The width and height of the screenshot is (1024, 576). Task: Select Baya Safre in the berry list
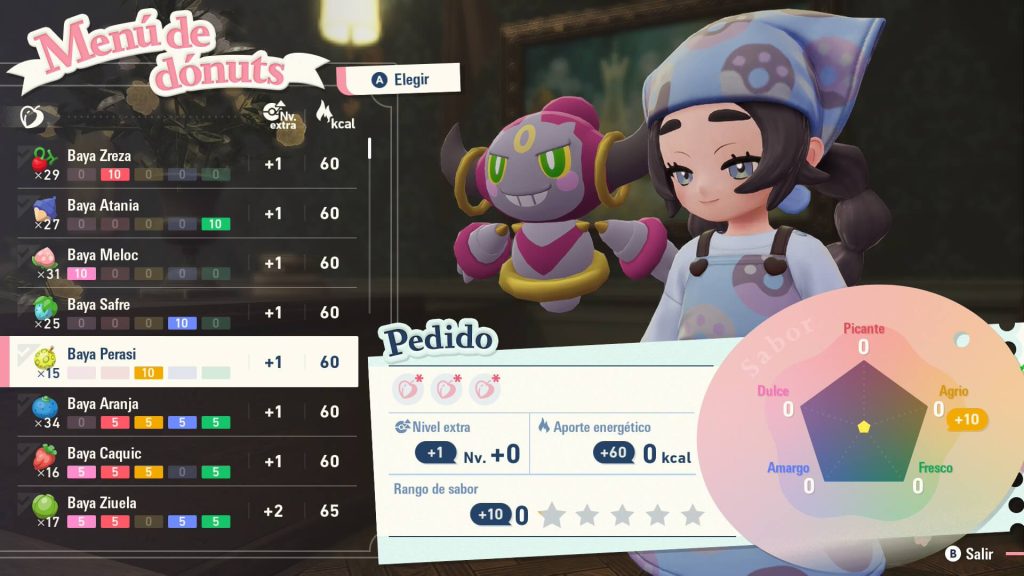(x=187, y=312)
